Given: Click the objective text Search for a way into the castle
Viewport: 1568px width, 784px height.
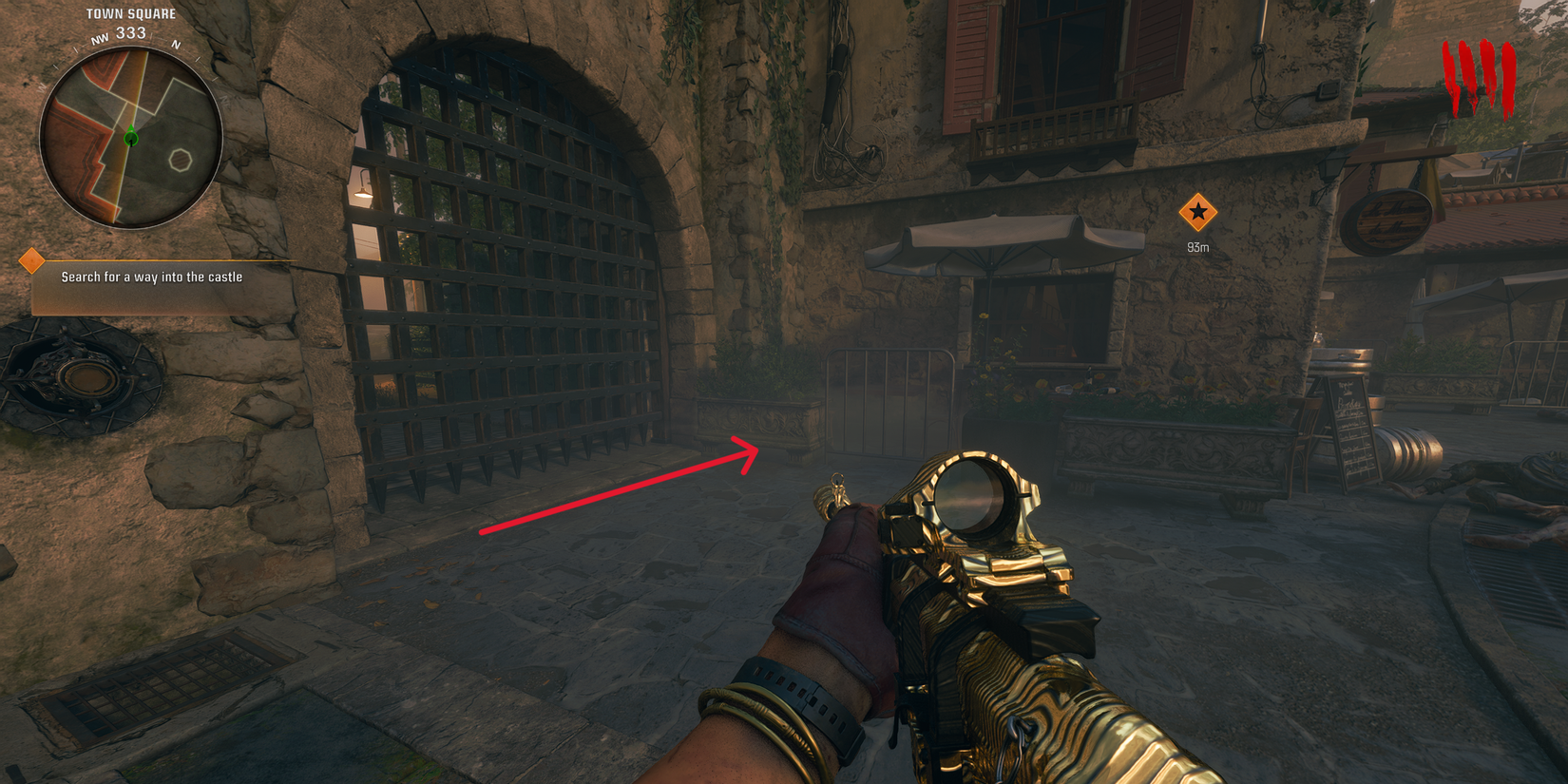Looking at the screenshot, I should tap(151, 277).
